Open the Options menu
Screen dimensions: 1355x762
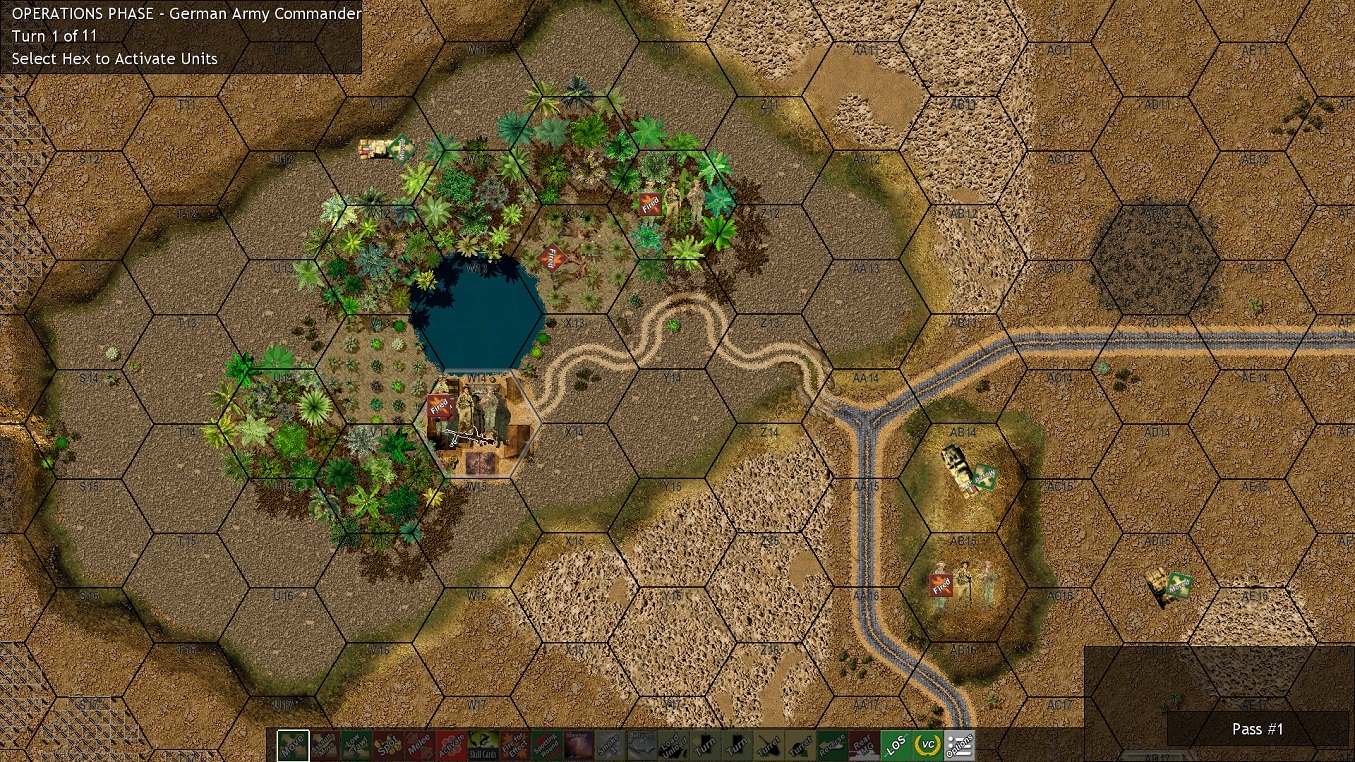pyautogui.click(x=959, y=745)
